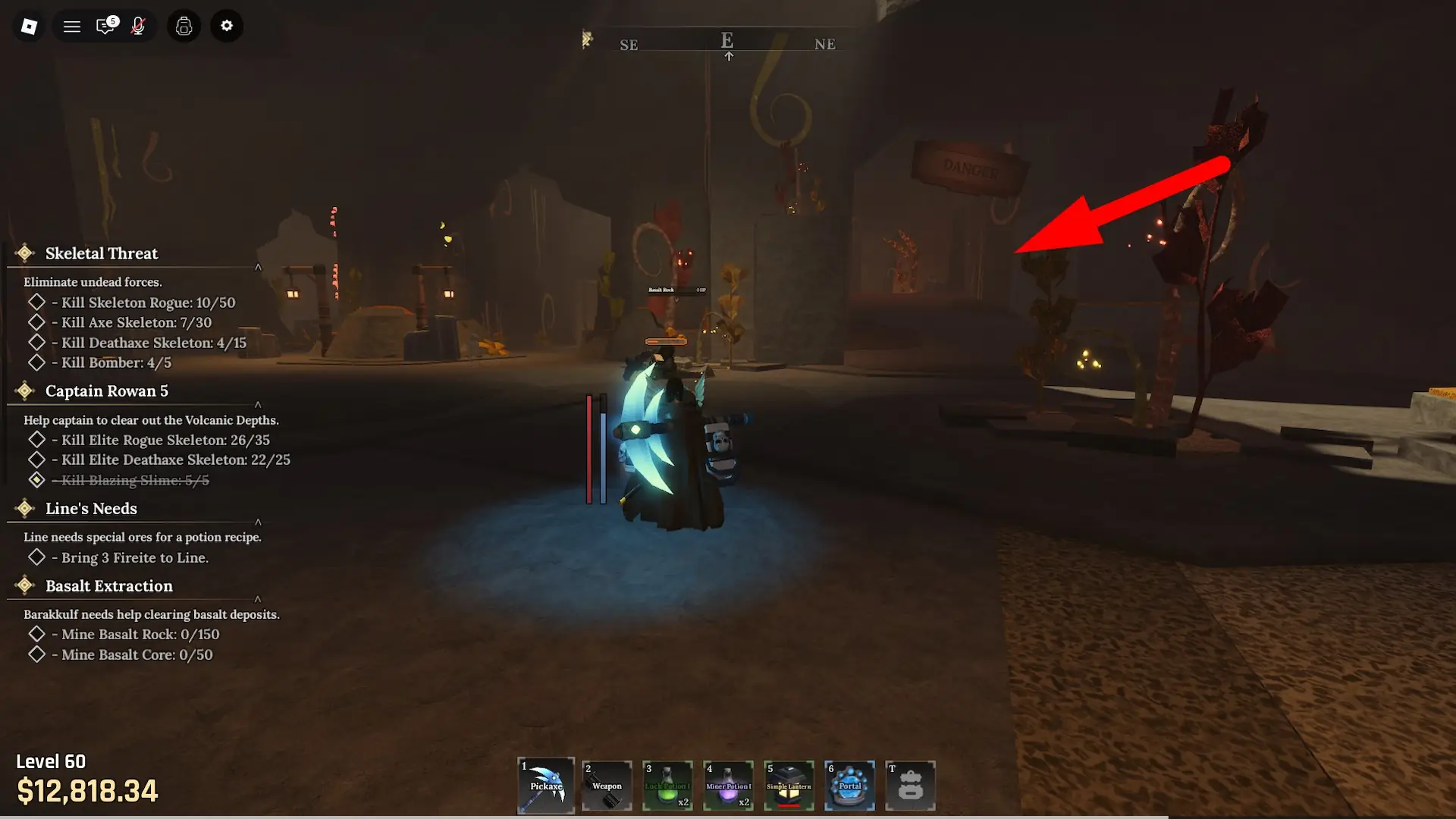
Task: Open the backpack inventory
Action: click(184, 26)
